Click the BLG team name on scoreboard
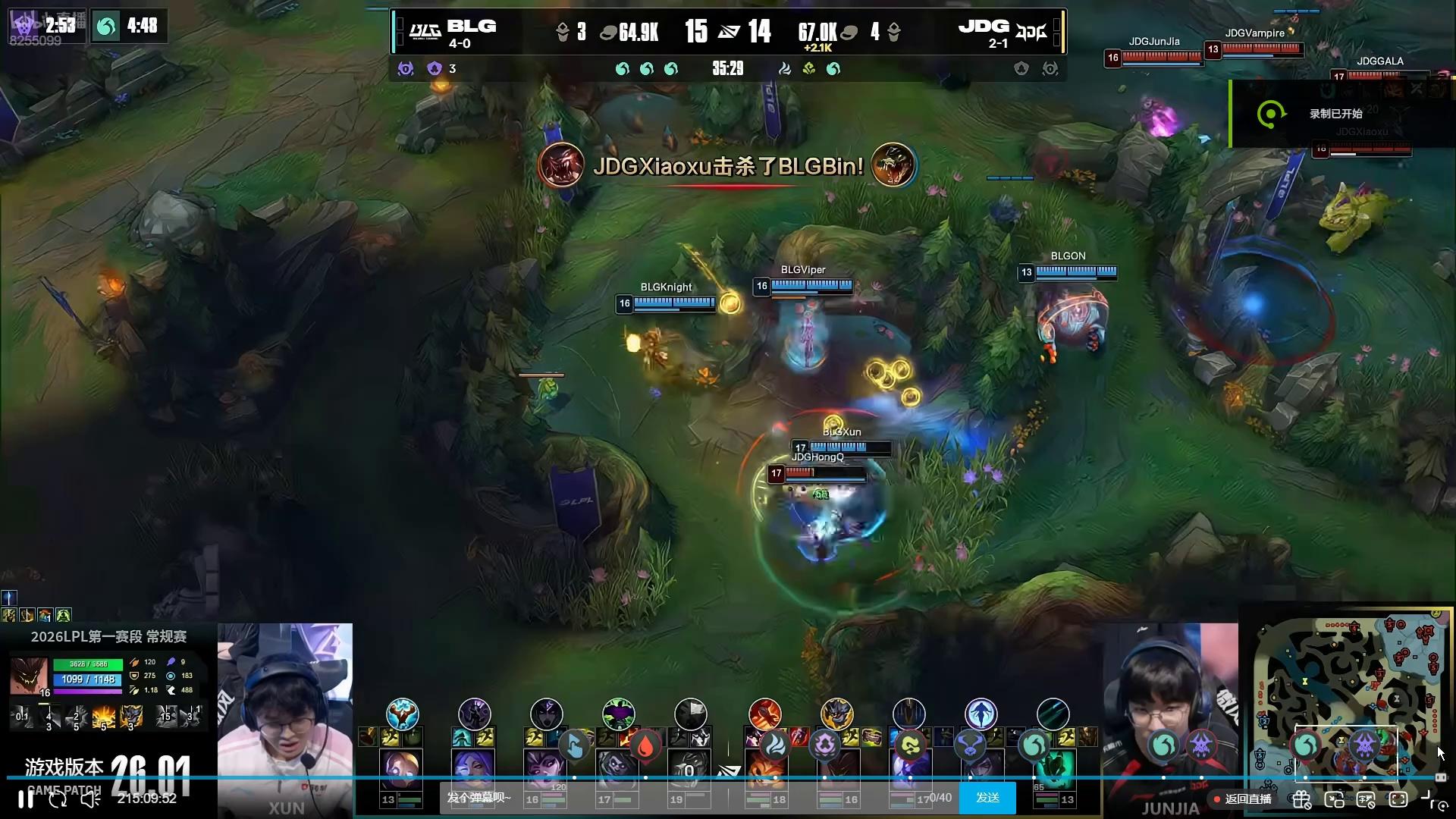The height and width of the screenshot is (819, 1456). point(471,27)
